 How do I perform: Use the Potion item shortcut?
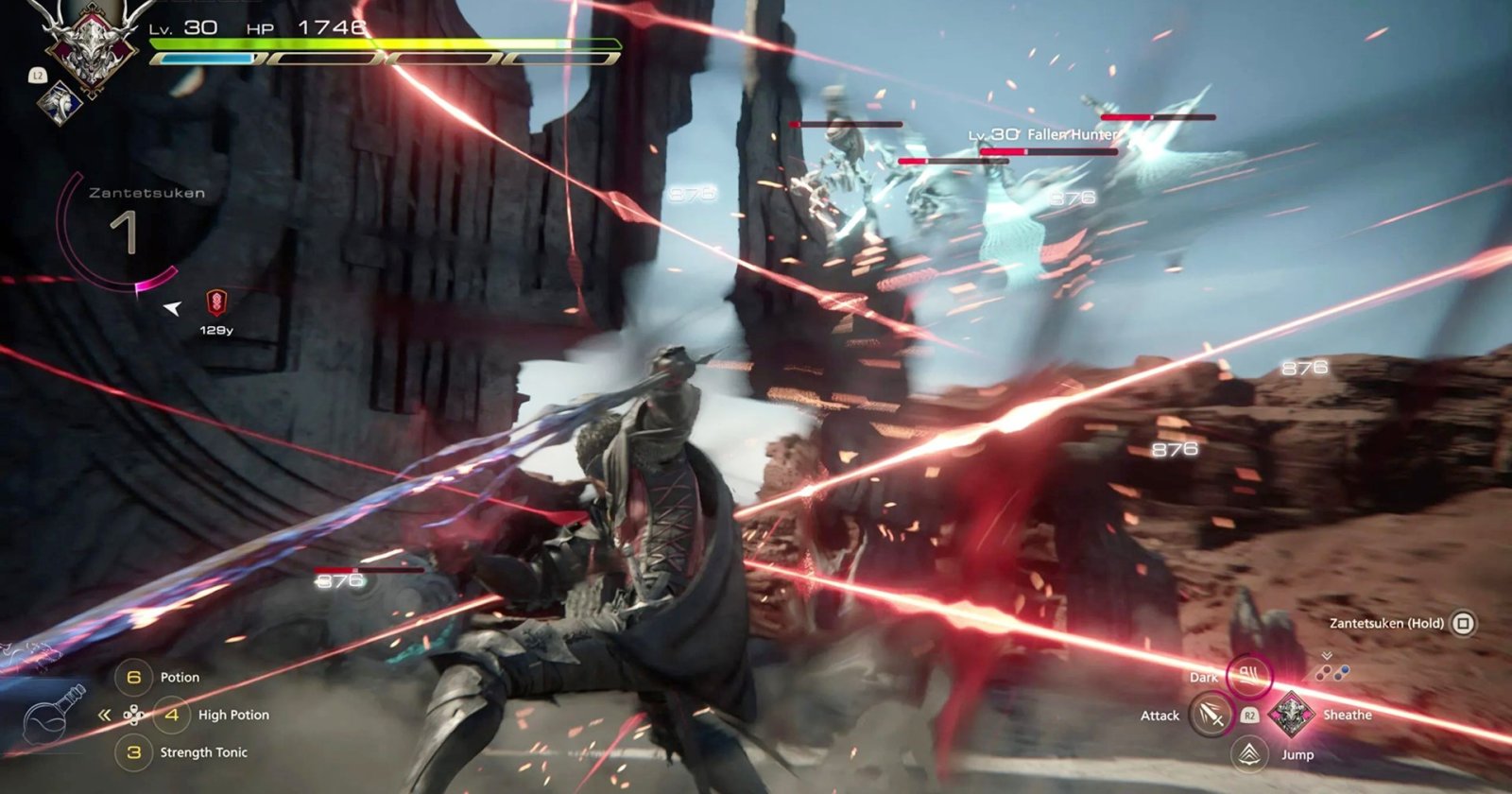click(x=134, y=677)
